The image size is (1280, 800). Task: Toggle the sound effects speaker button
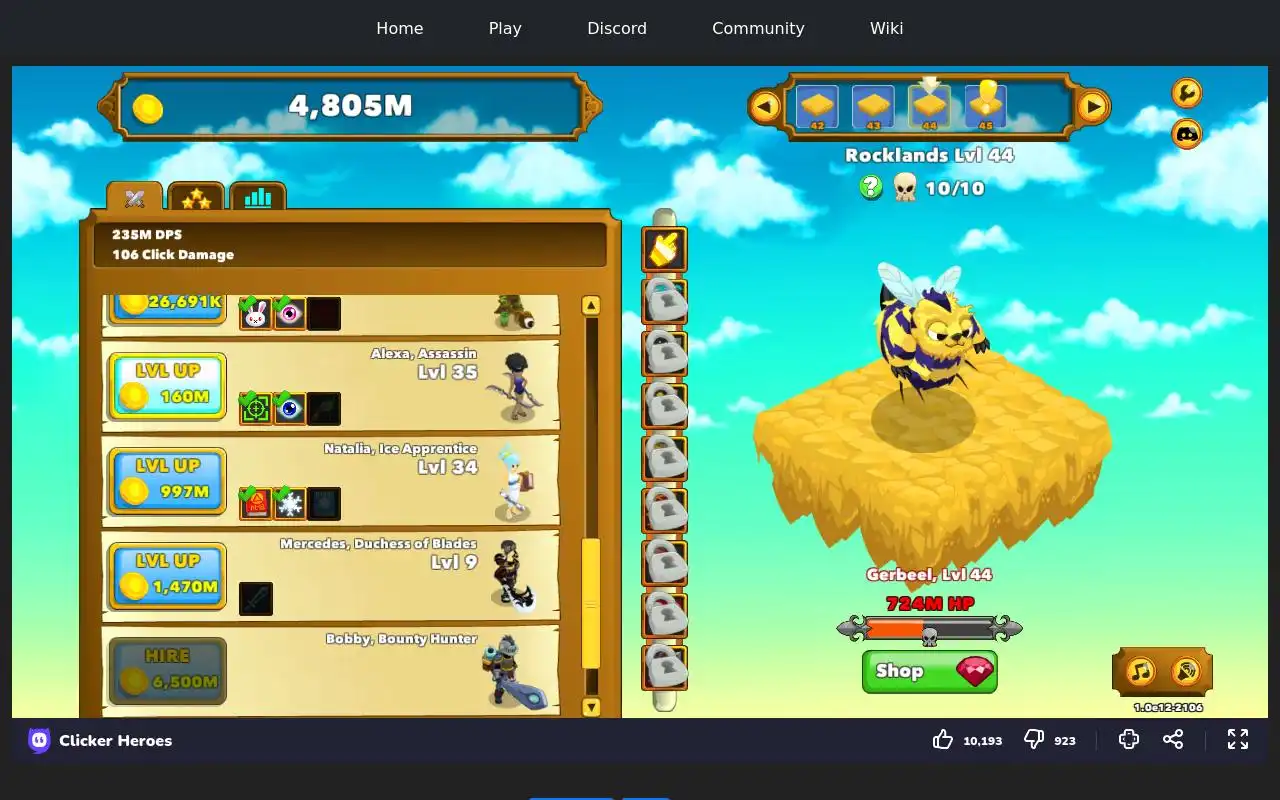tap(1185, 671)
